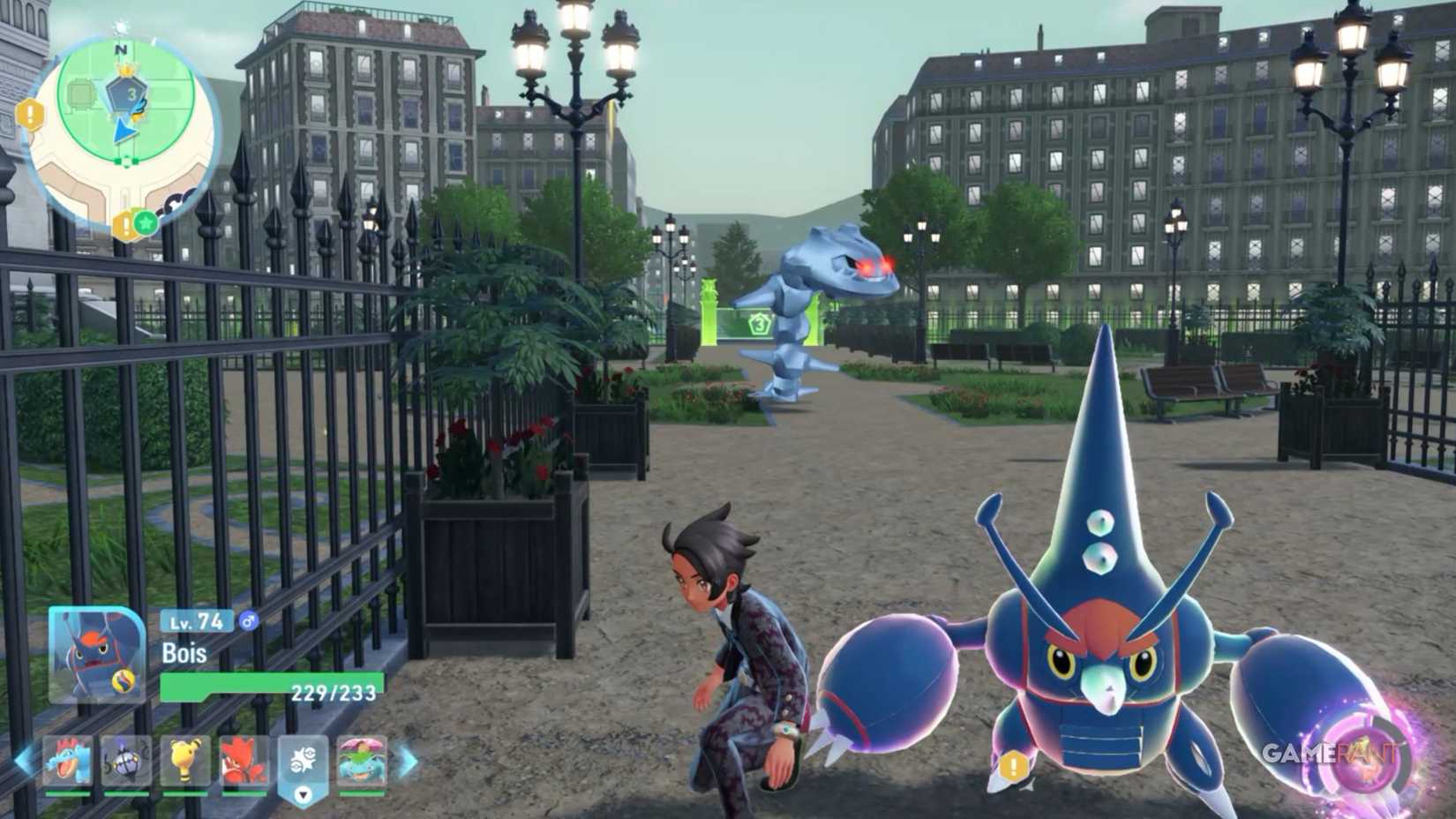Click the male gender symbol beside Lv. 74
1456x819 pixels.
pos(248,621)
